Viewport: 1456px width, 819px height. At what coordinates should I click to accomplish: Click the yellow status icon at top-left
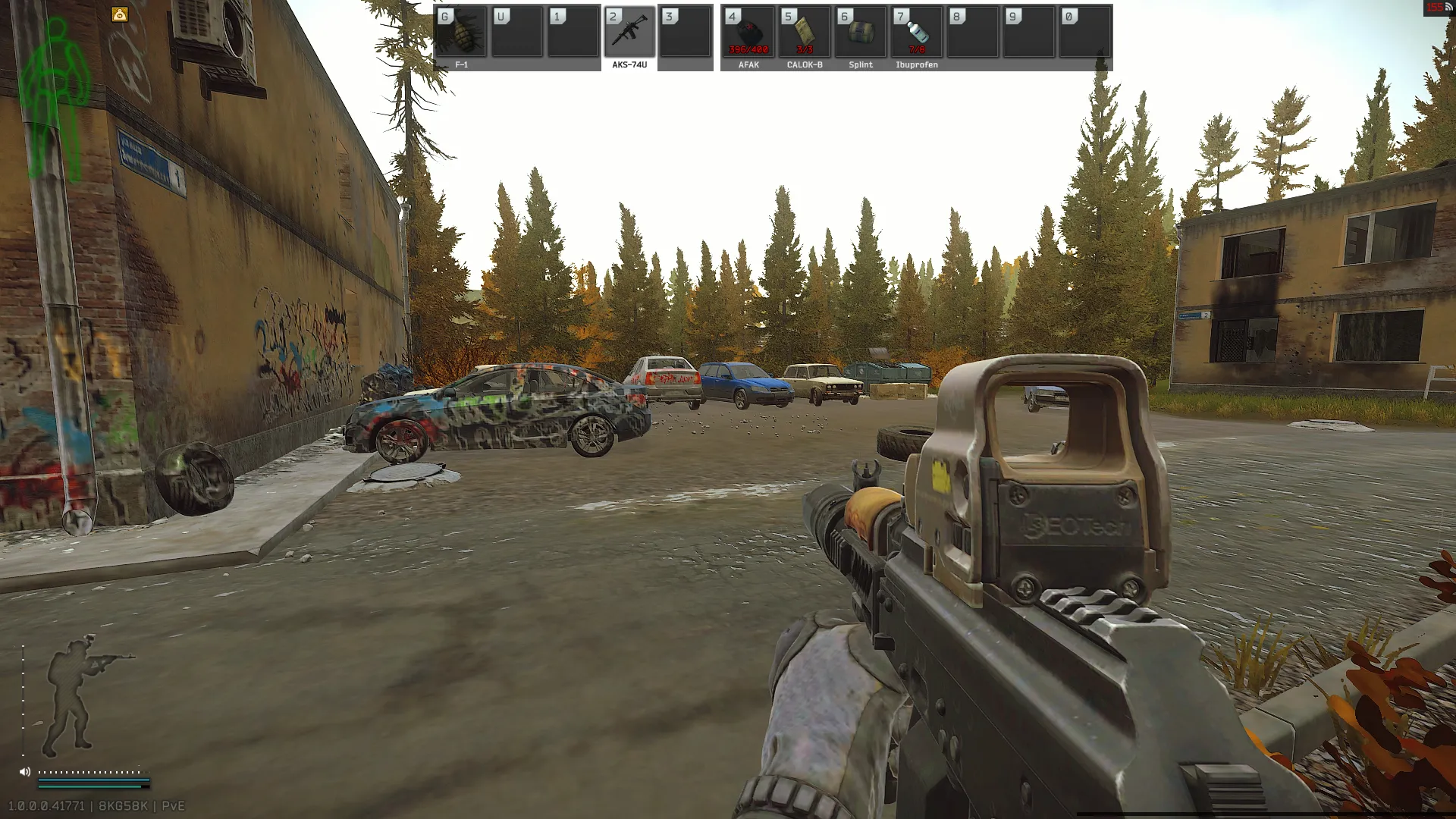pyautogui.click(x=120, y=14)
